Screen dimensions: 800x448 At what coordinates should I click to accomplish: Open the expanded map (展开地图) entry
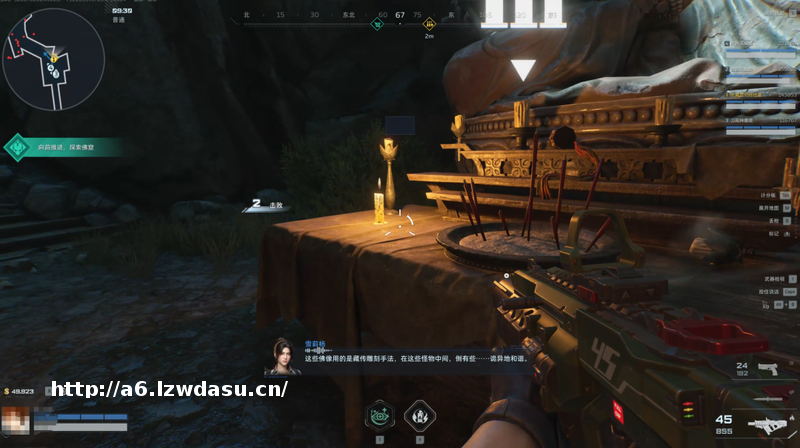[772, 208]
